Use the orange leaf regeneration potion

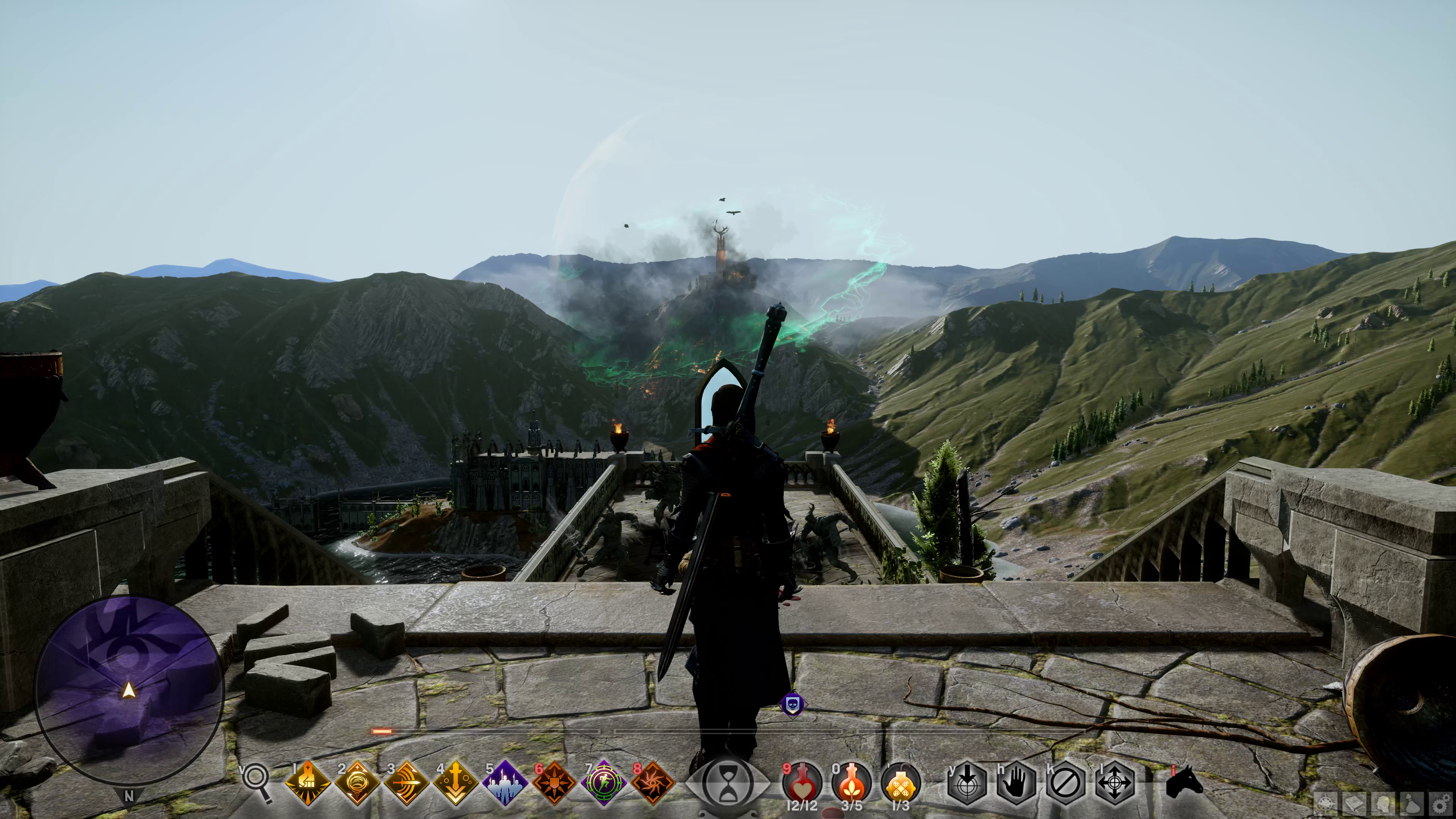point(851,783)
